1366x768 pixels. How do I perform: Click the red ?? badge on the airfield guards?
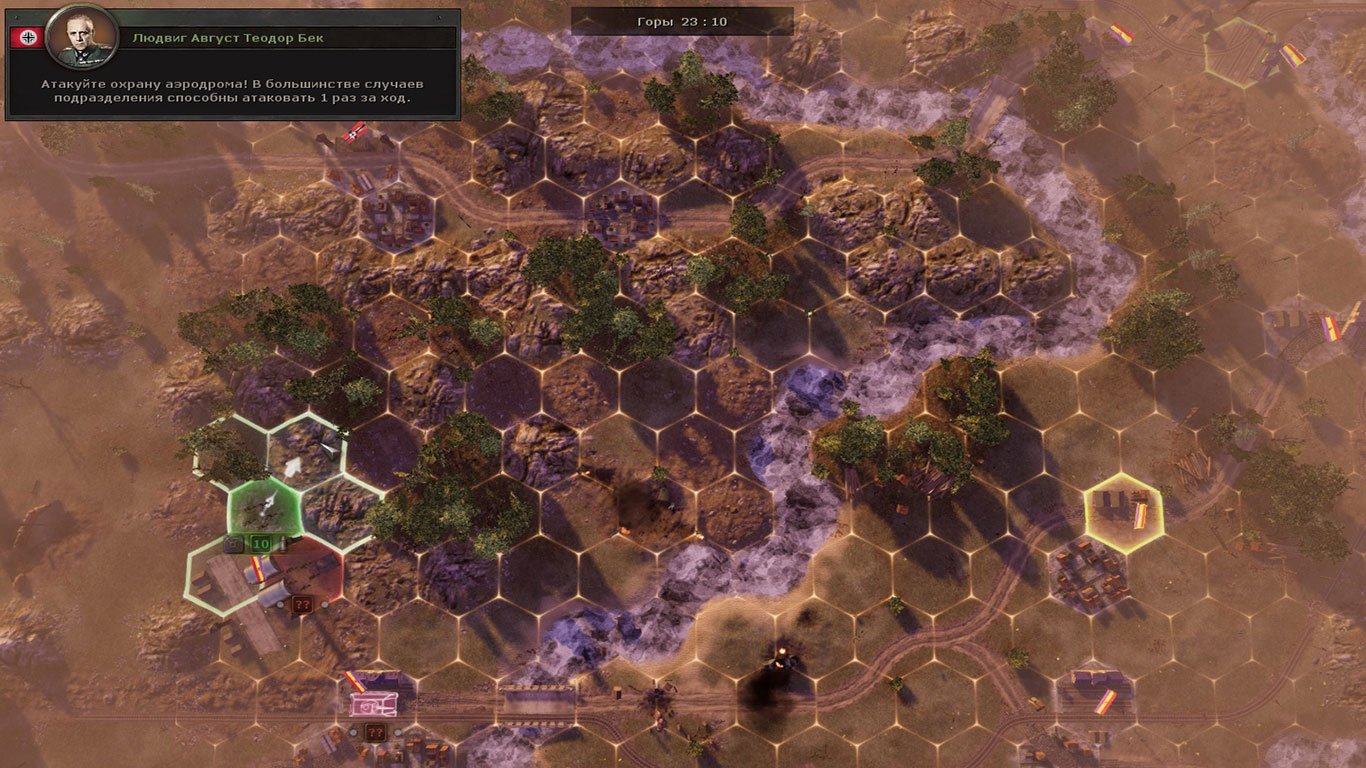pos(301,603)
